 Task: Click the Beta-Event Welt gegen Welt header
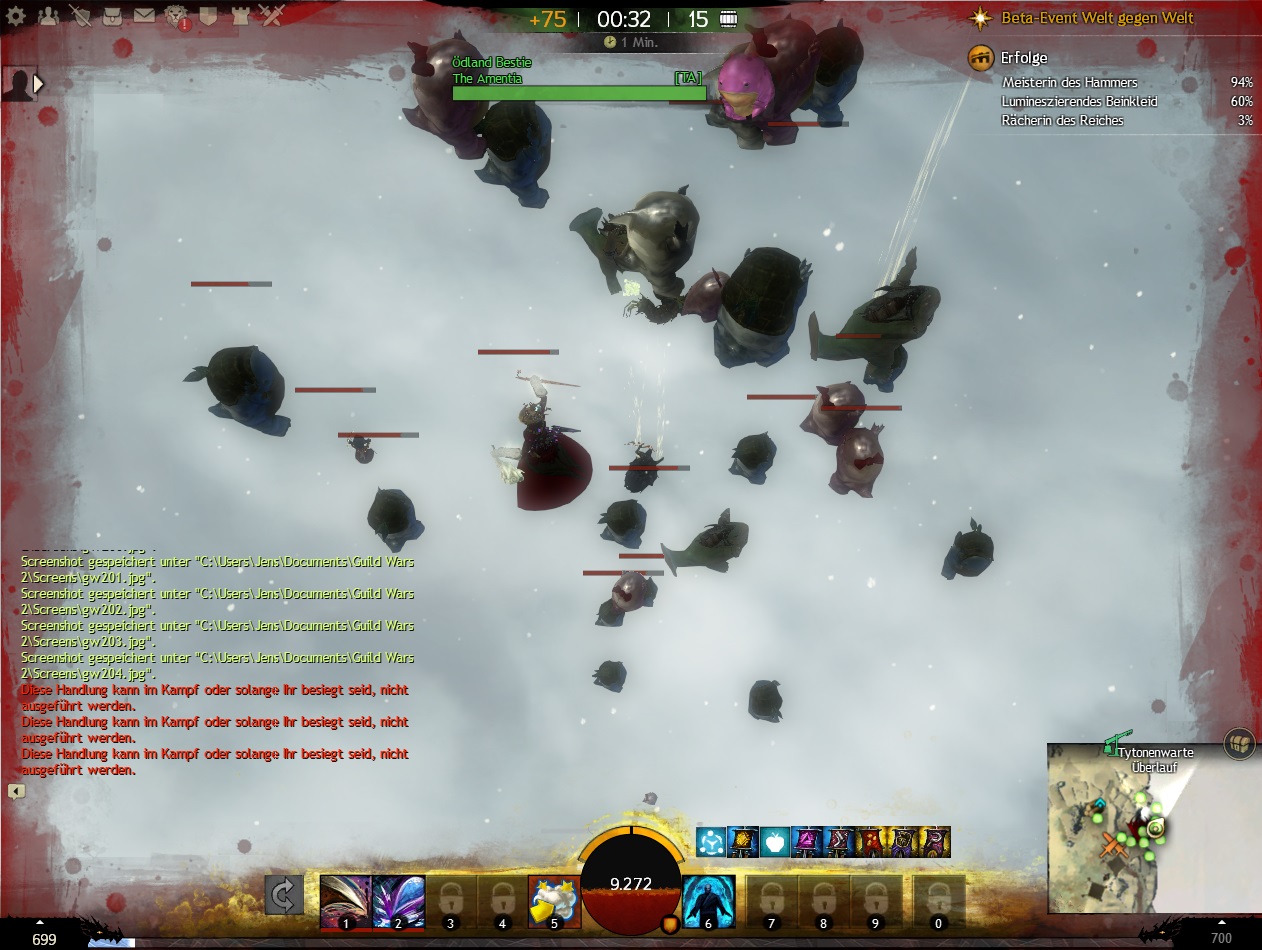[x=1097, y=18]
